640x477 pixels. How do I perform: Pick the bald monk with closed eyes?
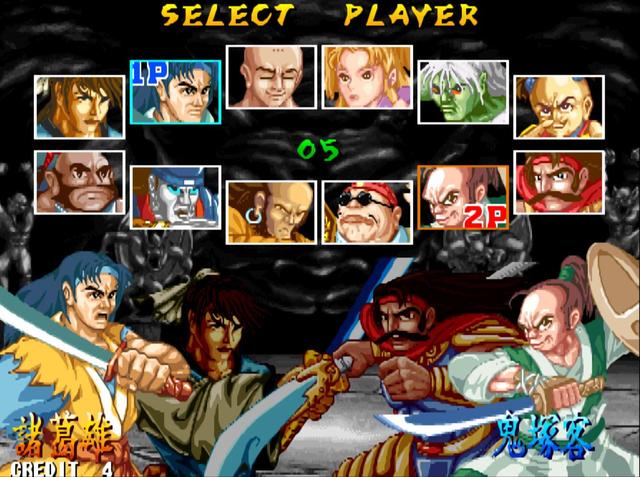(271, 76)
